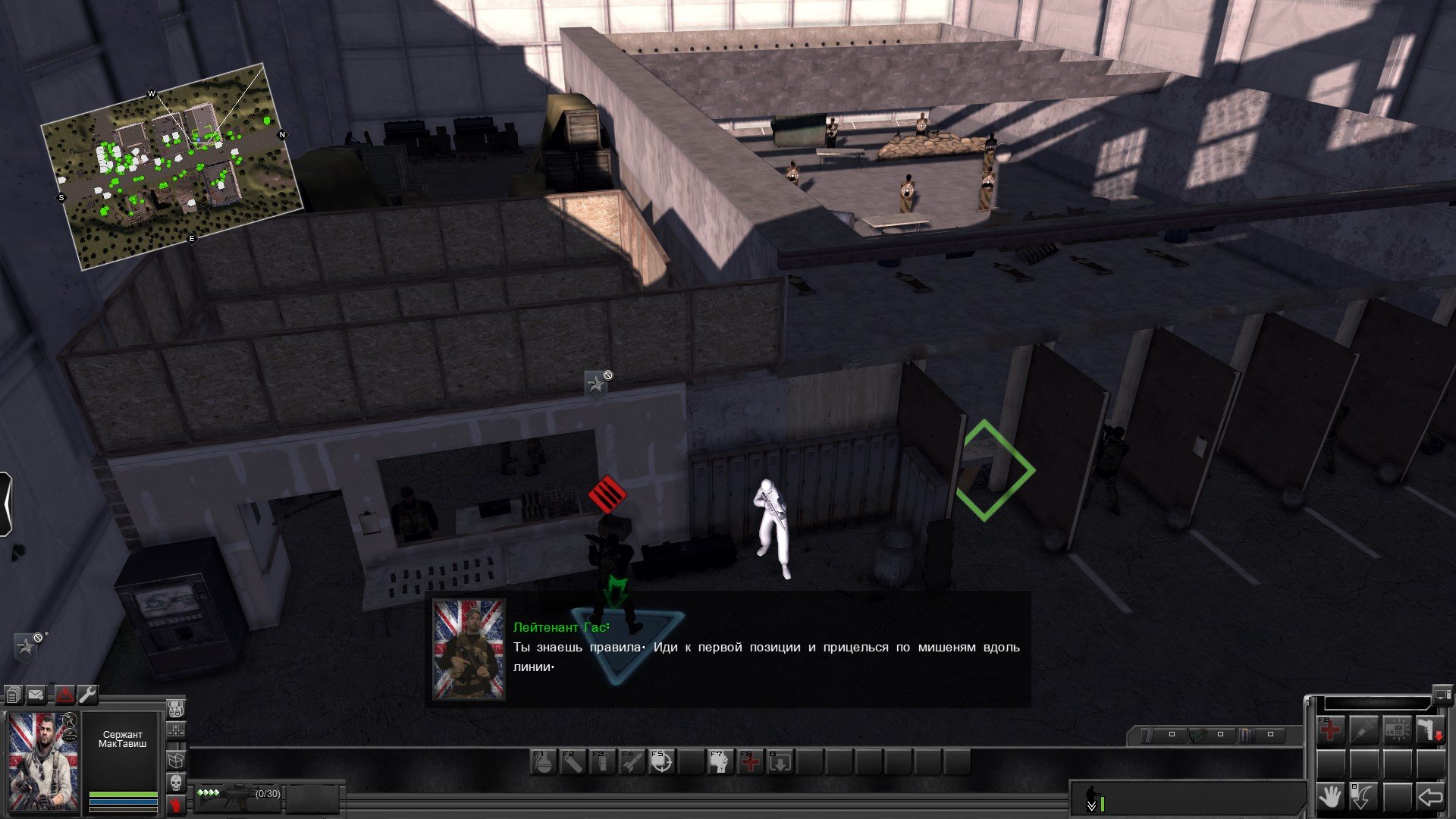This screenshot has height=819, width=1456.
Task: Click the left arrow back button
Action: click(x=1430, y=798)
